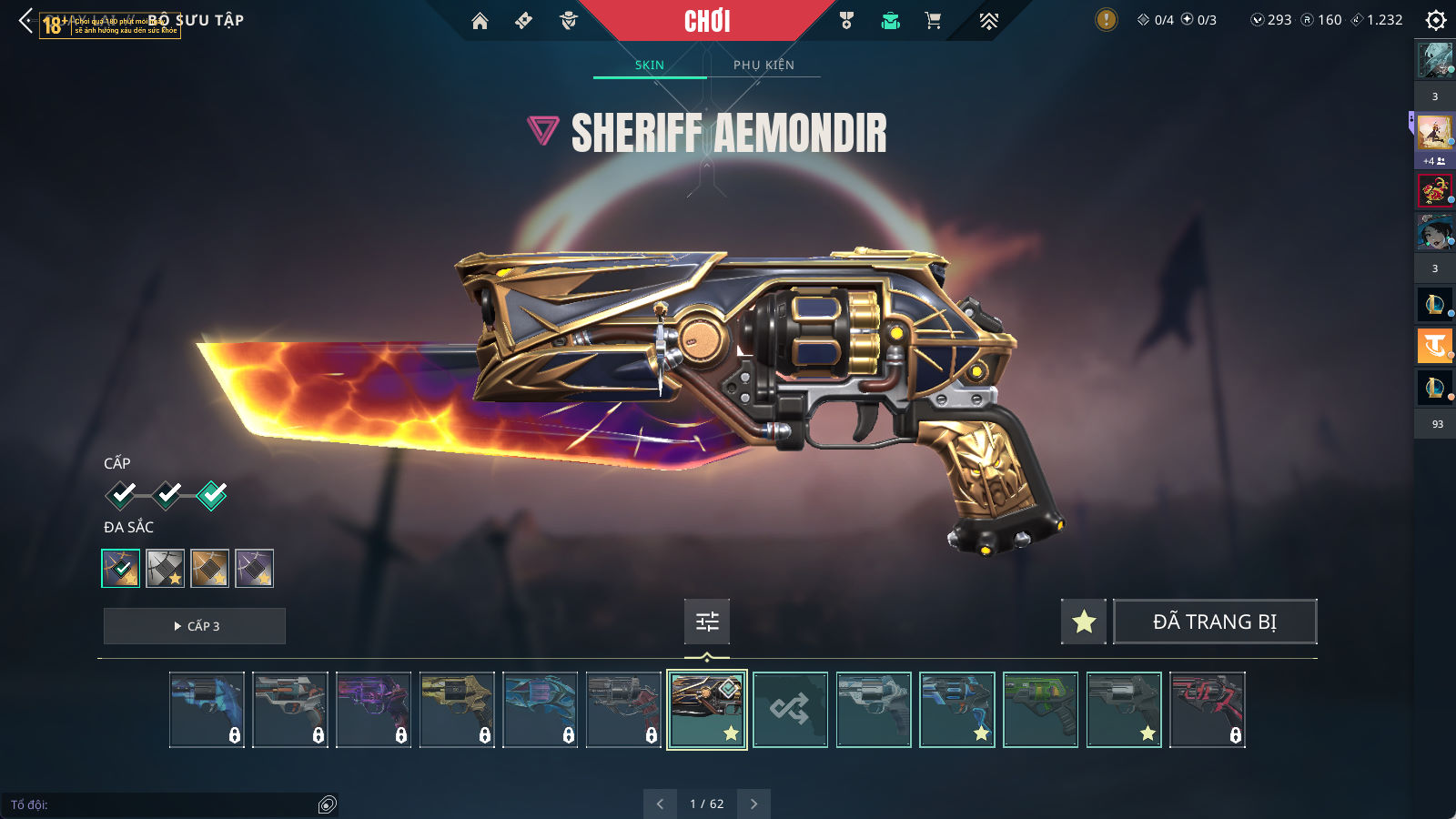The image size is (1456, 819).
Task: Choose the white-grey chroma variant swatch
Action: (x=166, y=569)
